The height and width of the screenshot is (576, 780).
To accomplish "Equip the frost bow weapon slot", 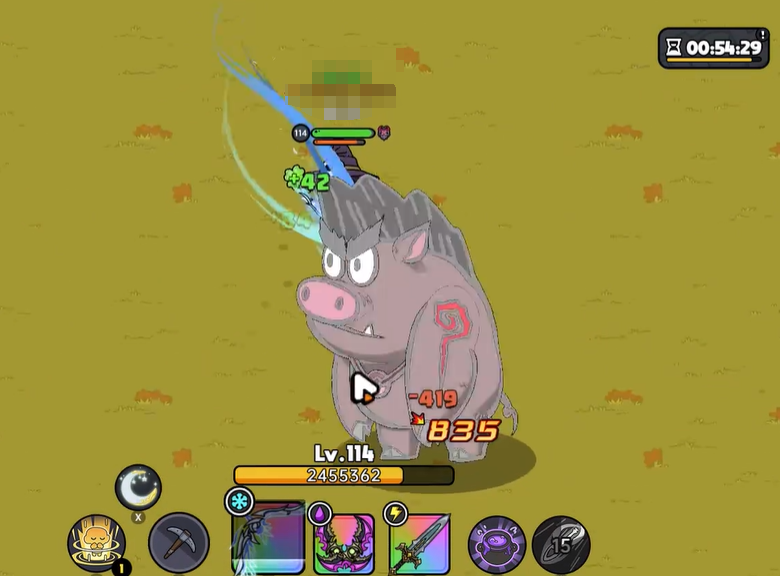I will (267, 539).
